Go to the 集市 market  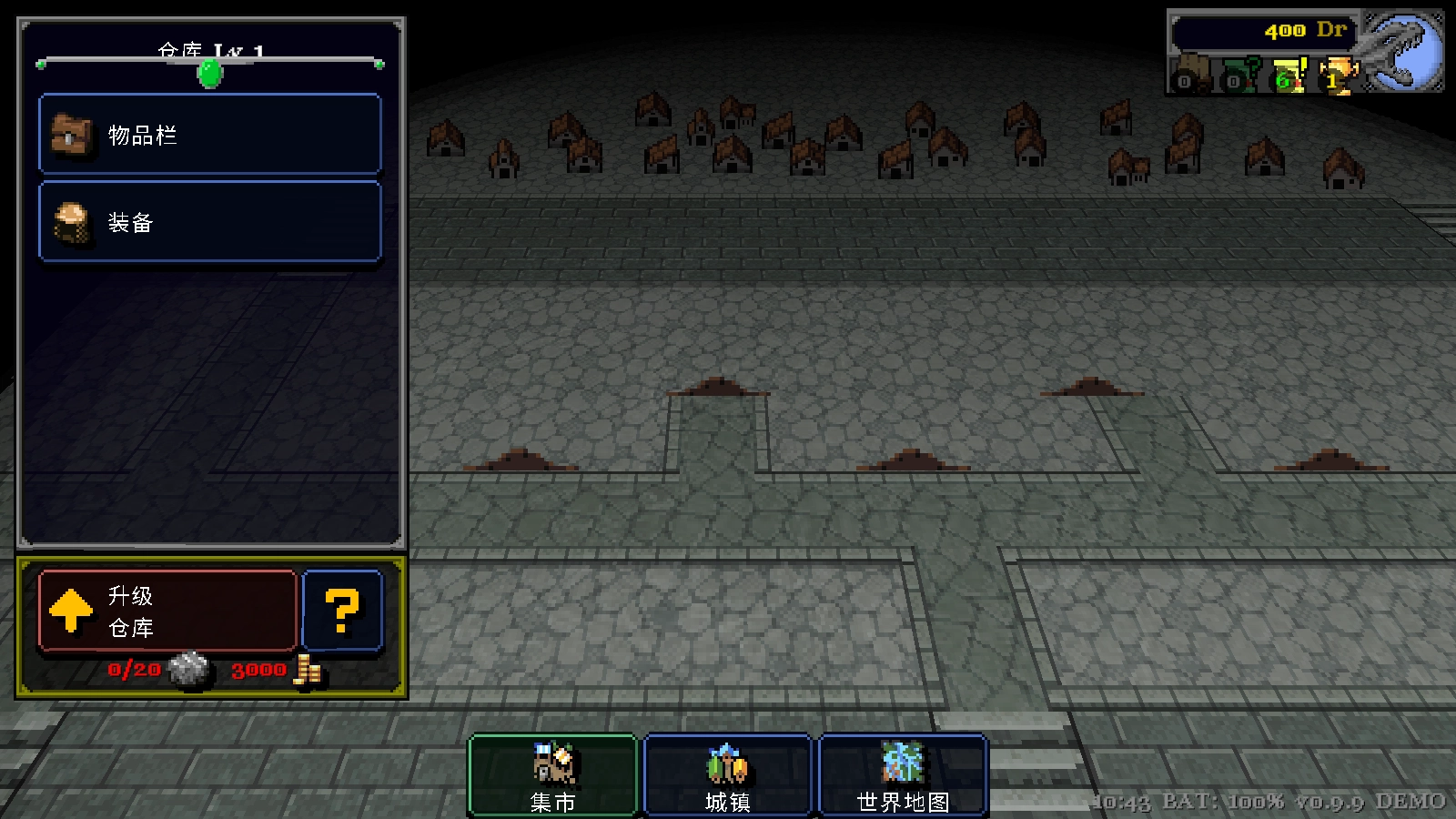pyautogui.click(x=552, y=775)
